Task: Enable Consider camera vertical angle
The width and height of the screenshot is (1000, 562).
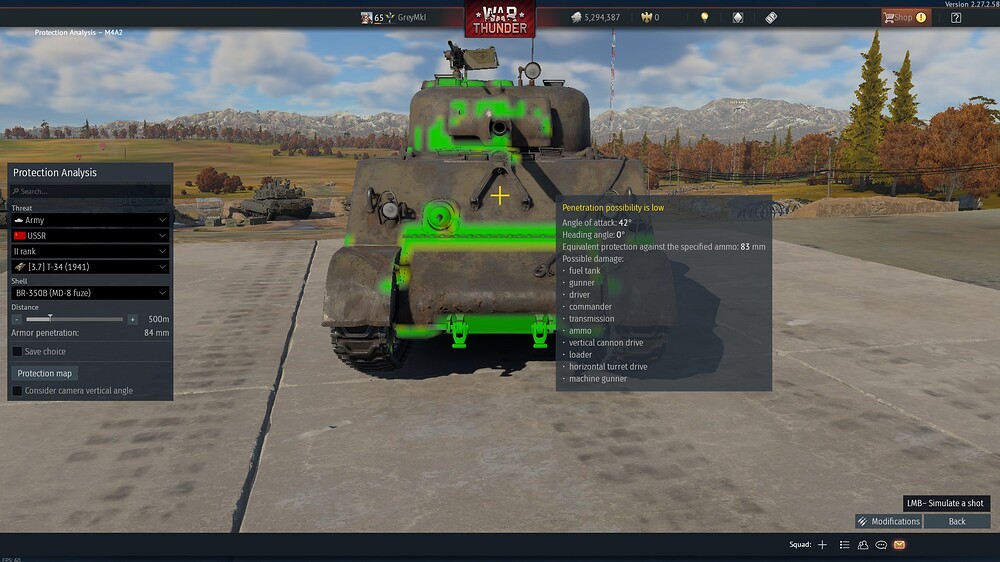Action: (17, 391)
